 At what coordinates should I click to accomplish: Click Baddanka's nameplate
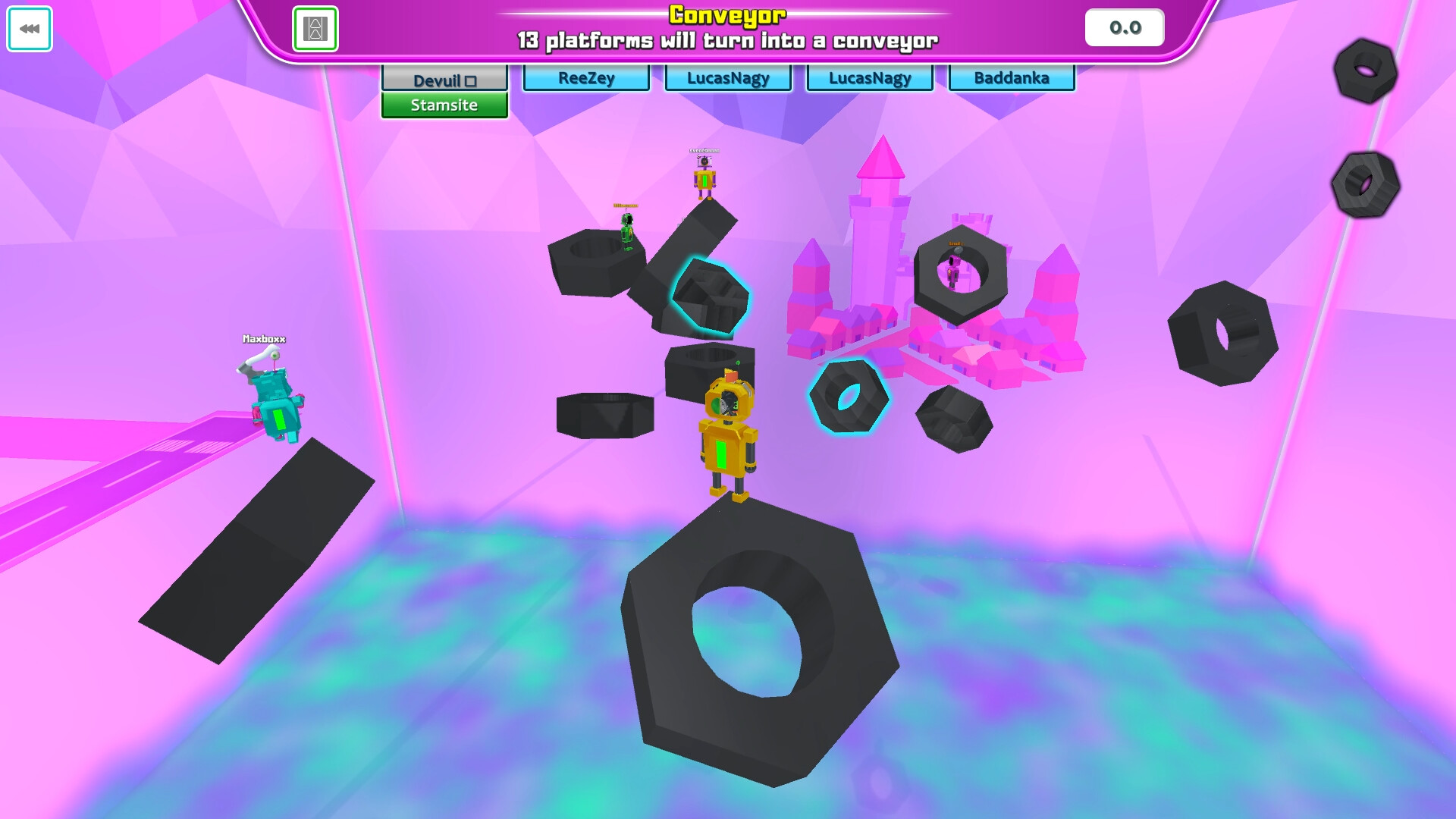click(x=1012, y=77)
